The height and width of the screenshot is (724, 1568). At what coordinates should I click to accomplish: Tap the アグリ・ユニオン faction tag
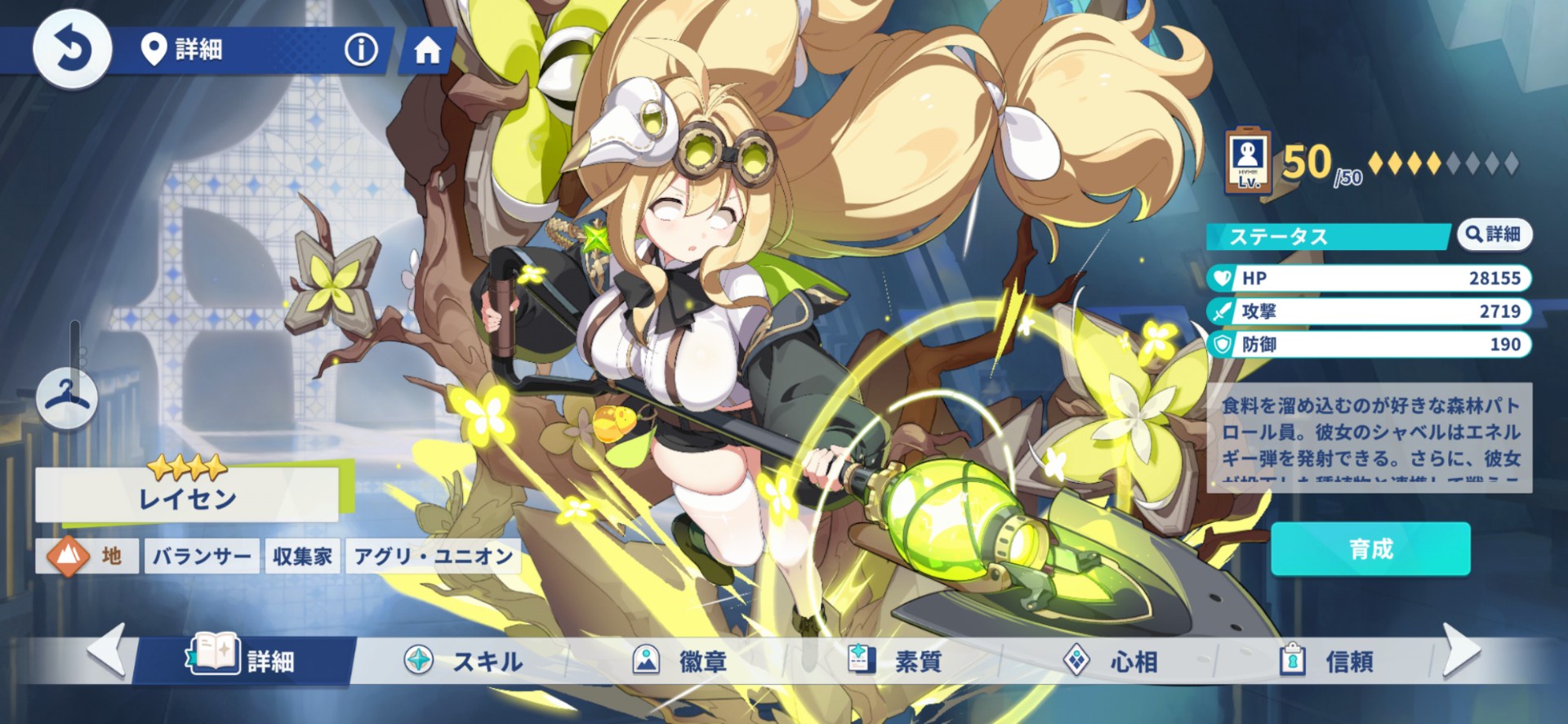[x=433, y=556]
